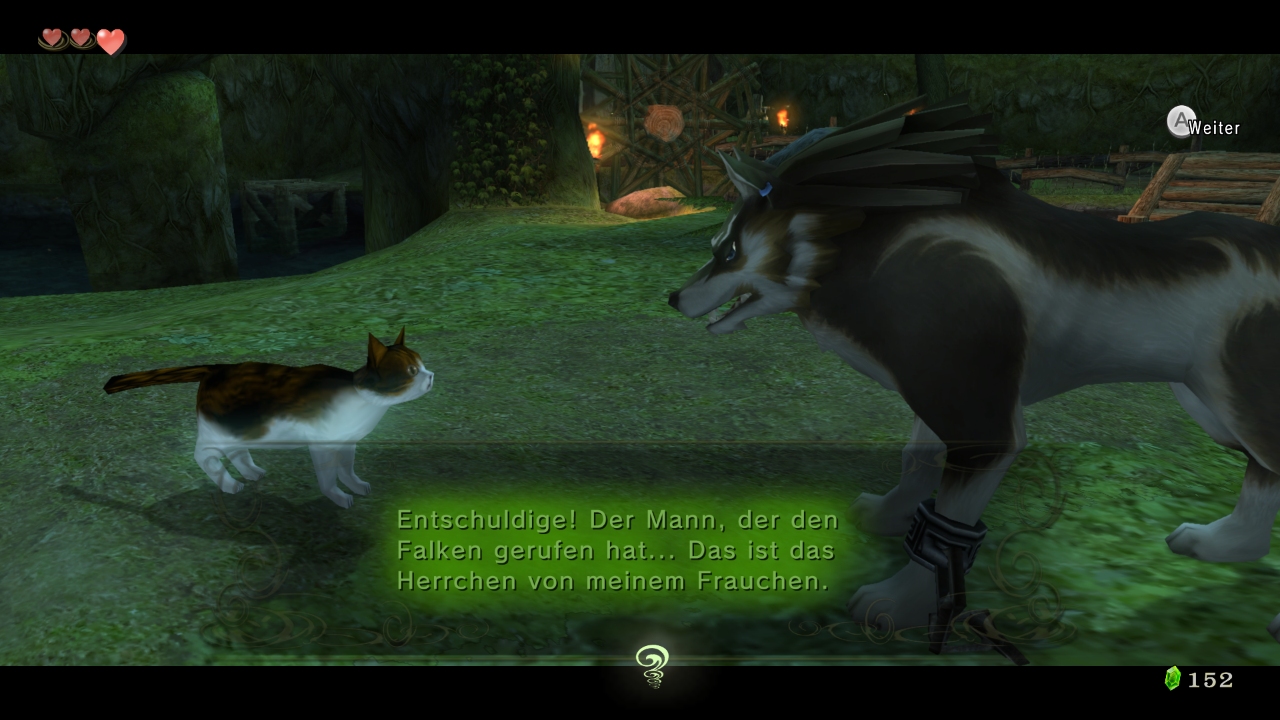The height and width of the screenshot is (720, 1280).
Task: Click the green swirl dialogue continue indicator
Action: 651,666
